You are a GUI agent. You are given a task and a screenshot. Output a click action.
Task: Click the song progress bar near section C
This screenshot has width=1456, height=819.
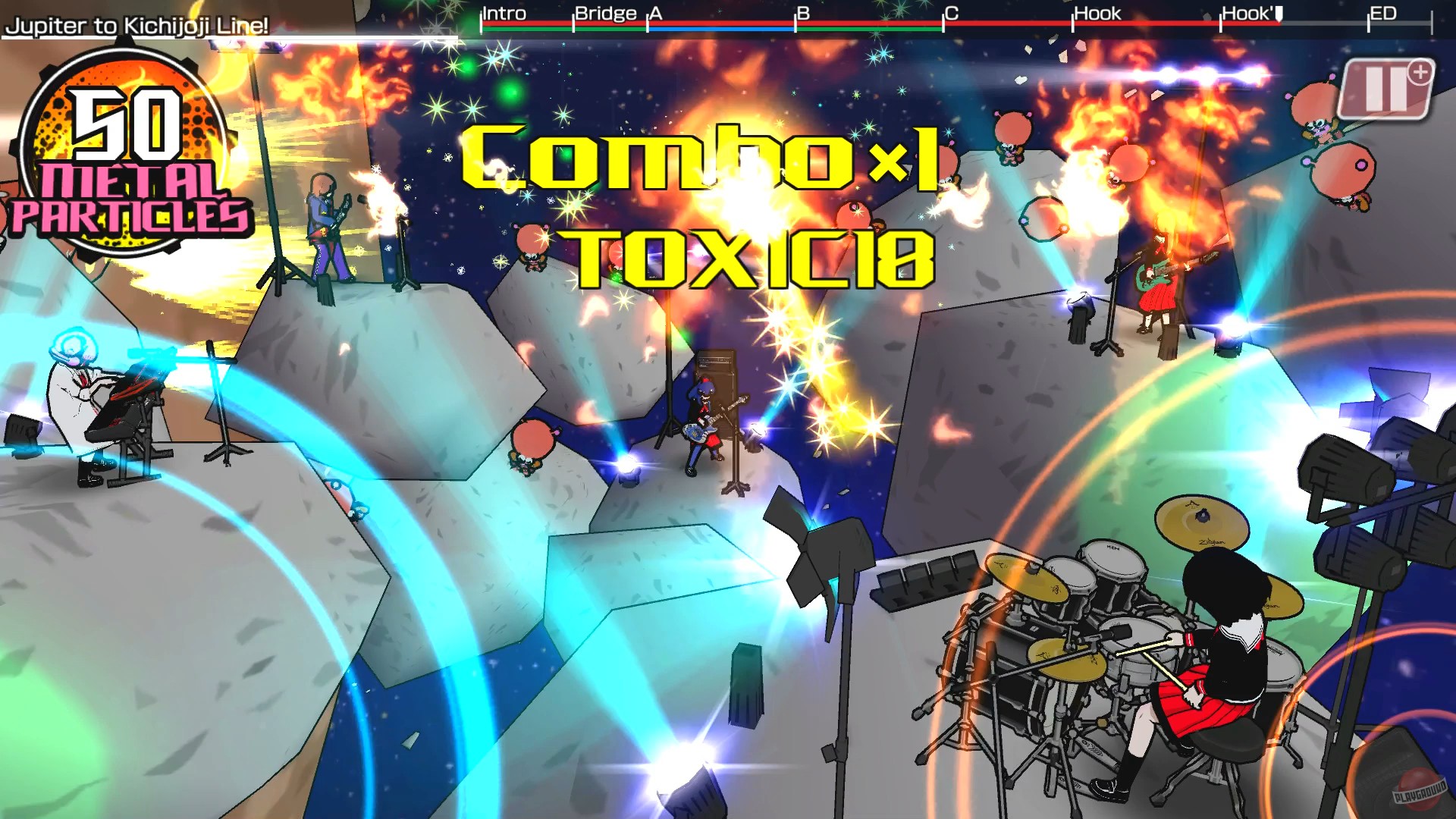[x=986, y=24]
